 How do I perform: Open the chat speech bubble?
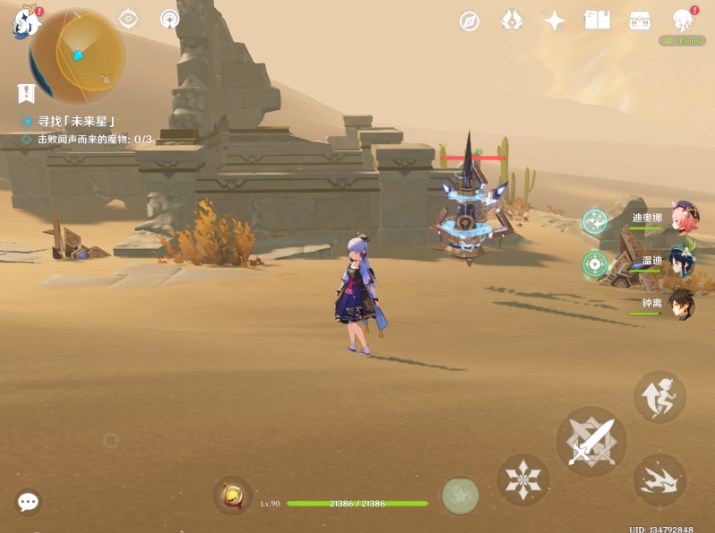[28, 502]
